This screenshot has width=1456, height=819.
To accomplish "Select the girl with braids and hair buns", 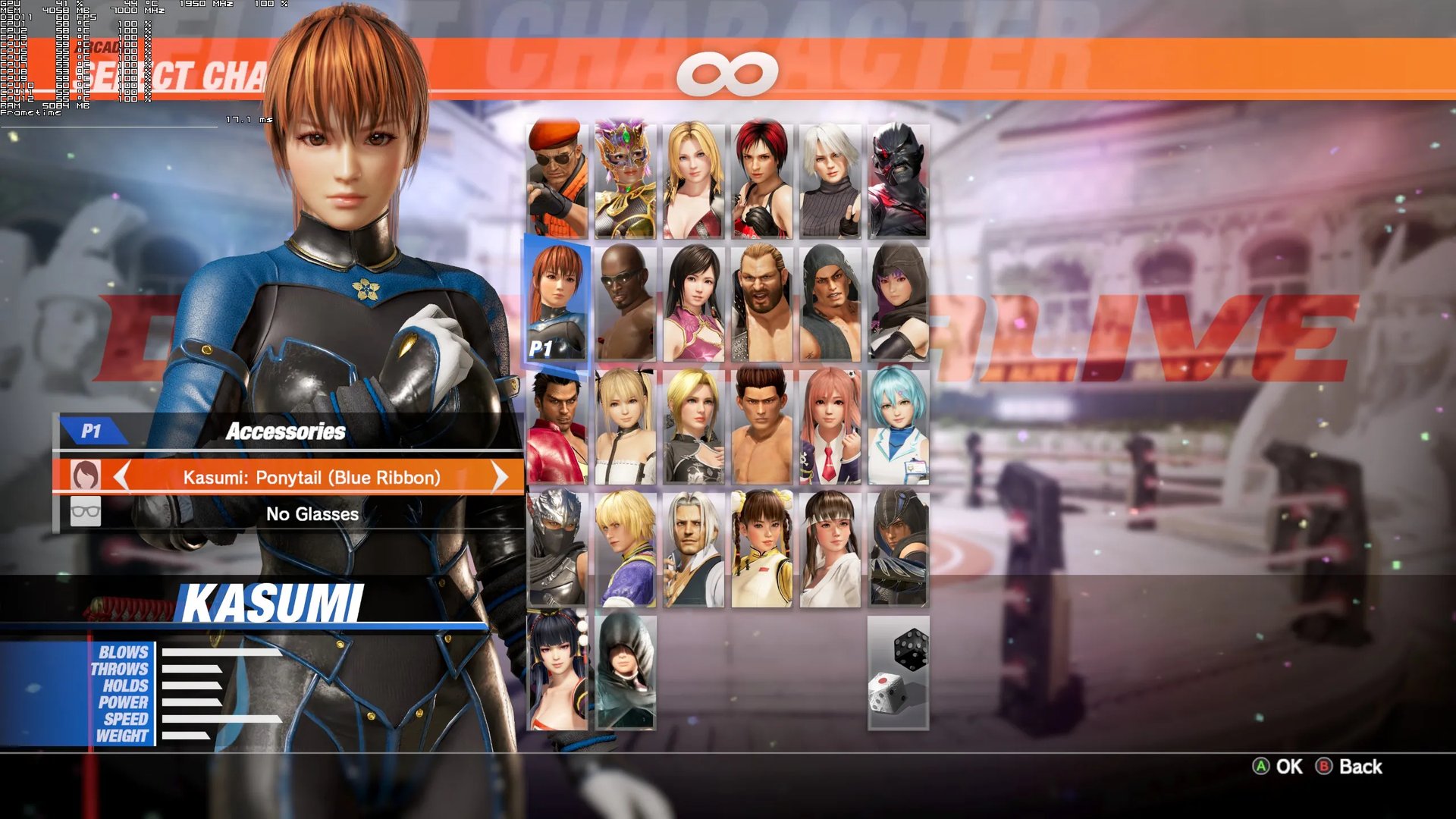I will tap(762, 549).
